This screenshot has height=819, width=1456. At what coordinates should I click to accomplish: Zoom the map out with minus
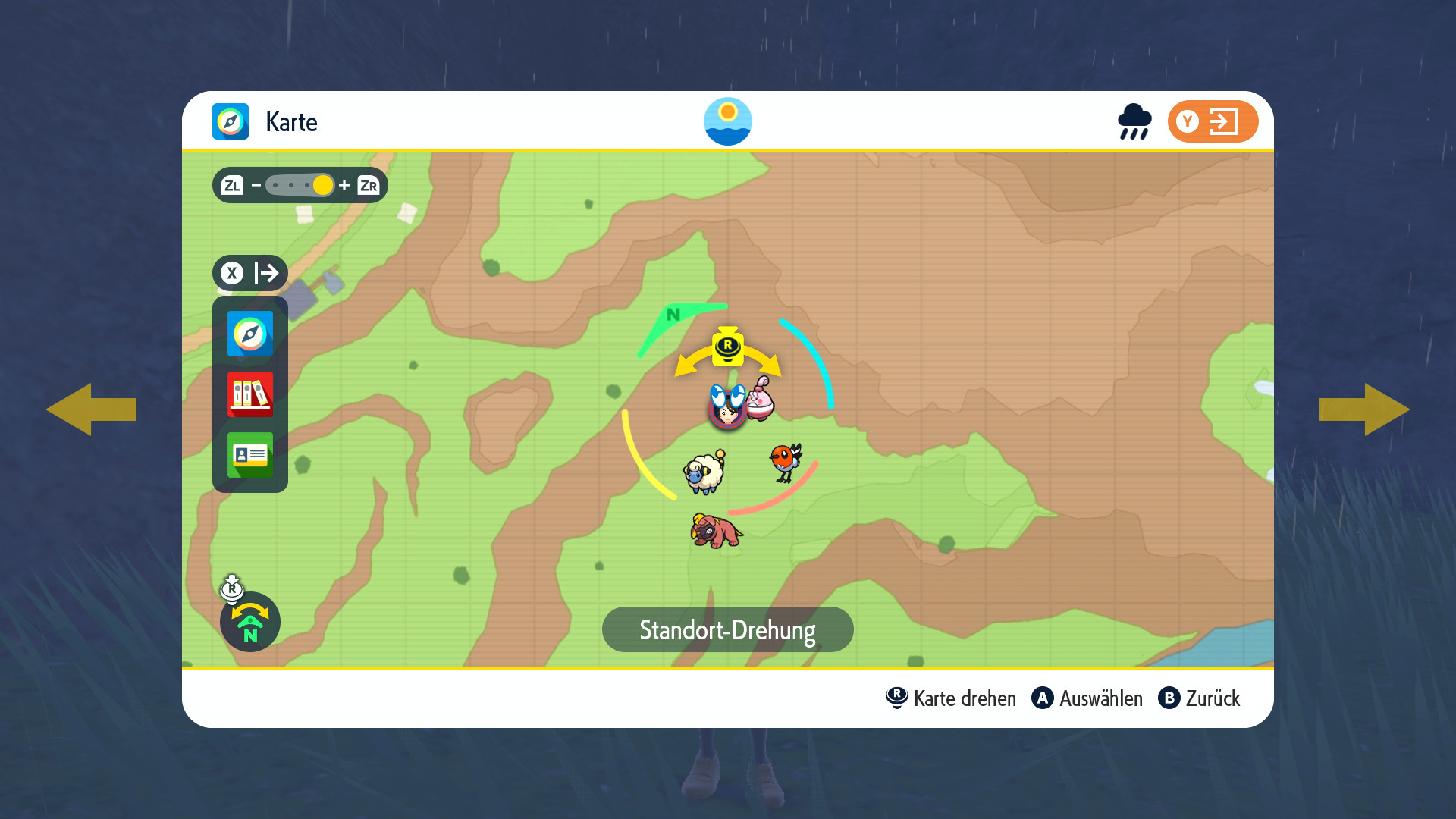pyautogui.click(x=256, y=185)
